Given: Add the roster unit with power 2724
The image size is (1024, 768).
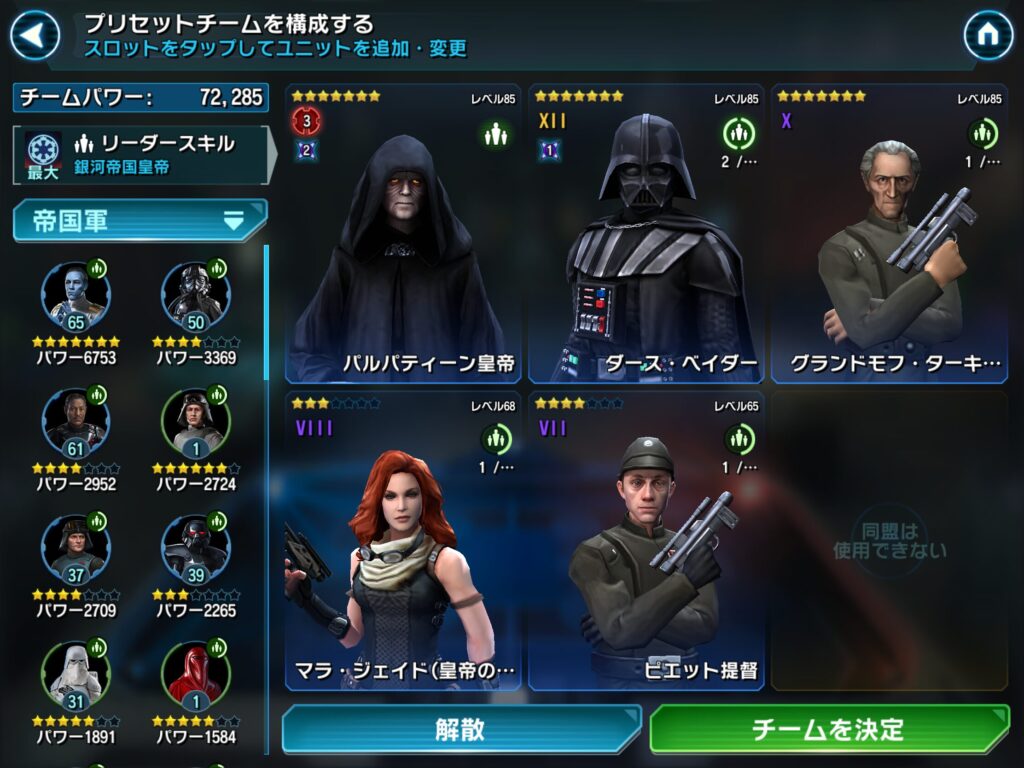Looking at the screenshot, I should pos(196,423).
